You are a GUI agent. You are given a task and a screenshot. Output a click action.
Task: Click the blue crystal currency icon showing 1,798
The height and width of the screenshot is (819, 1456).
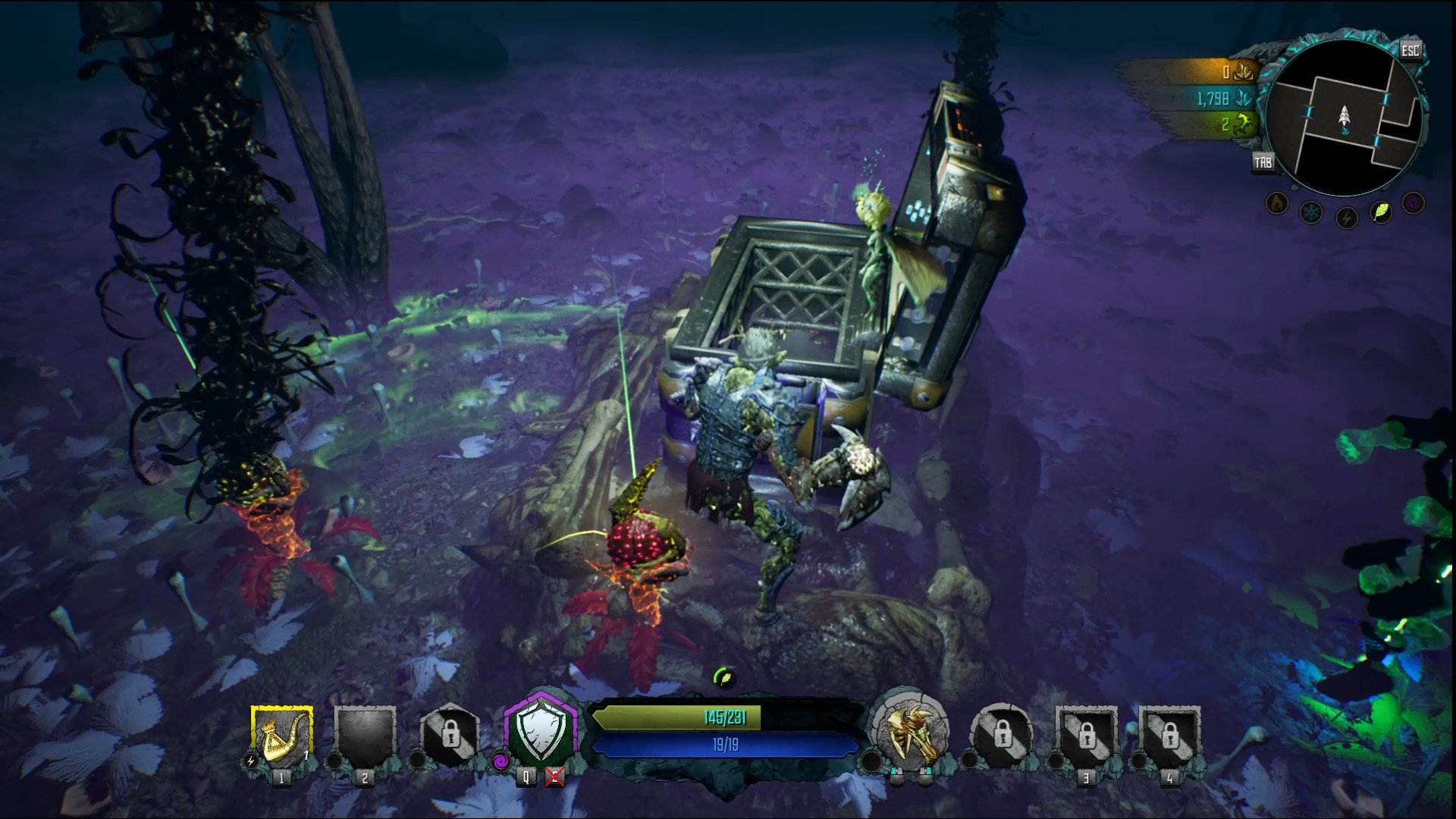pyautogui.click(x=1242, y=99)
